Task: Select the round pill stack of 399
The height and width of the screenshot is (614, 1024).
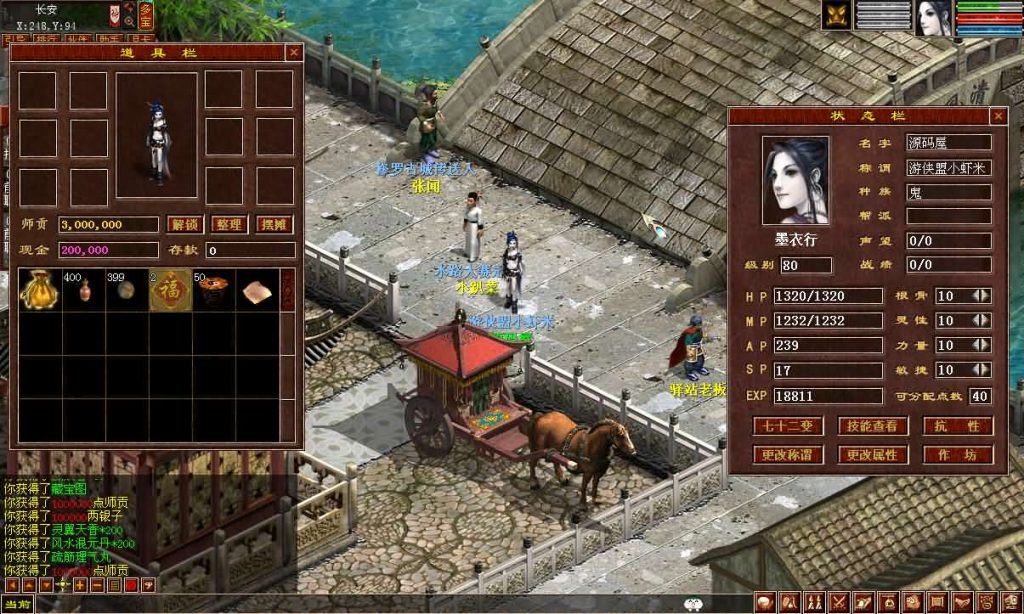Action: point(127,289)
